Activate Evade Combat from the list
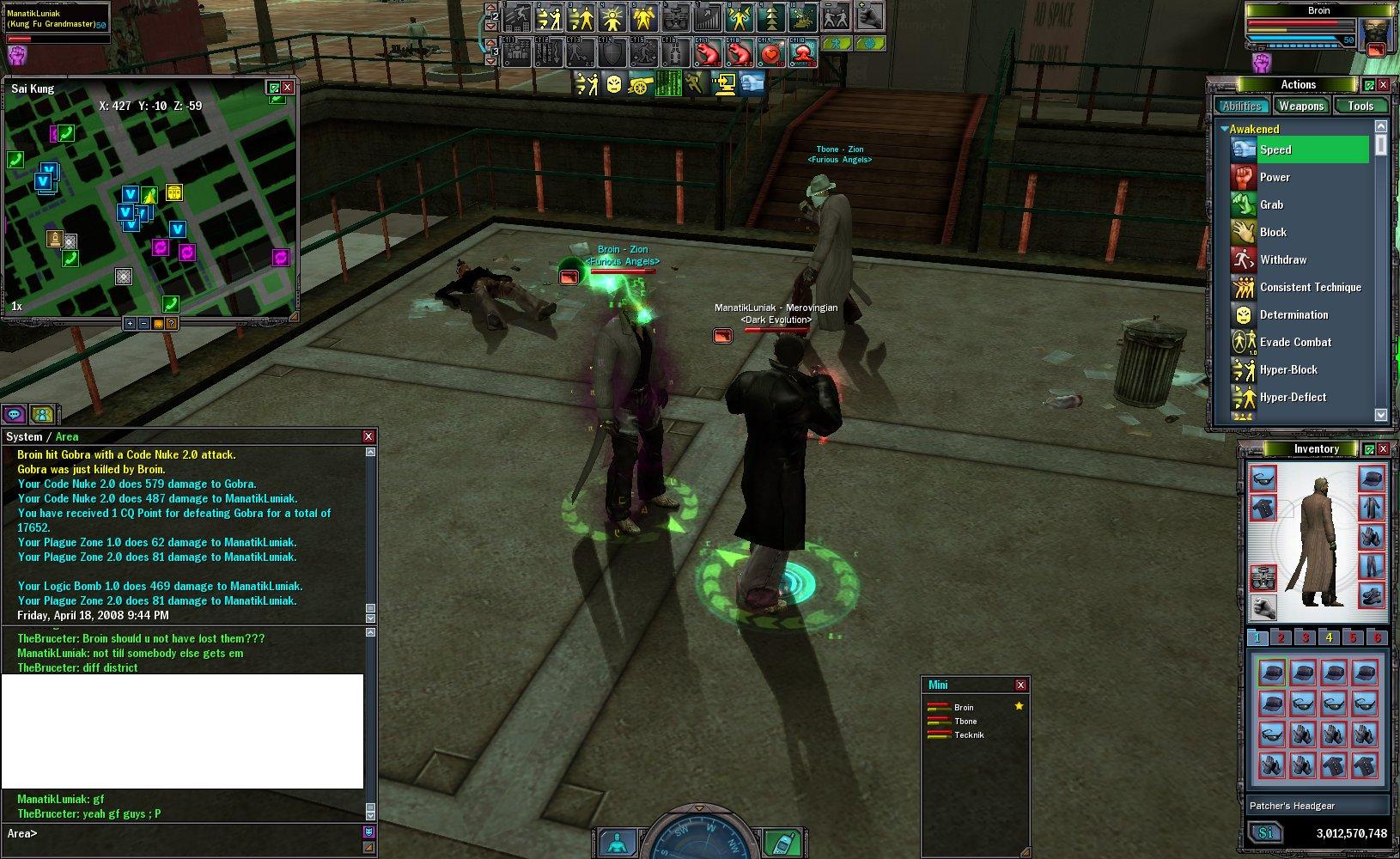This screenshot has width=1400, height=859. click(x=1295, y=342)
